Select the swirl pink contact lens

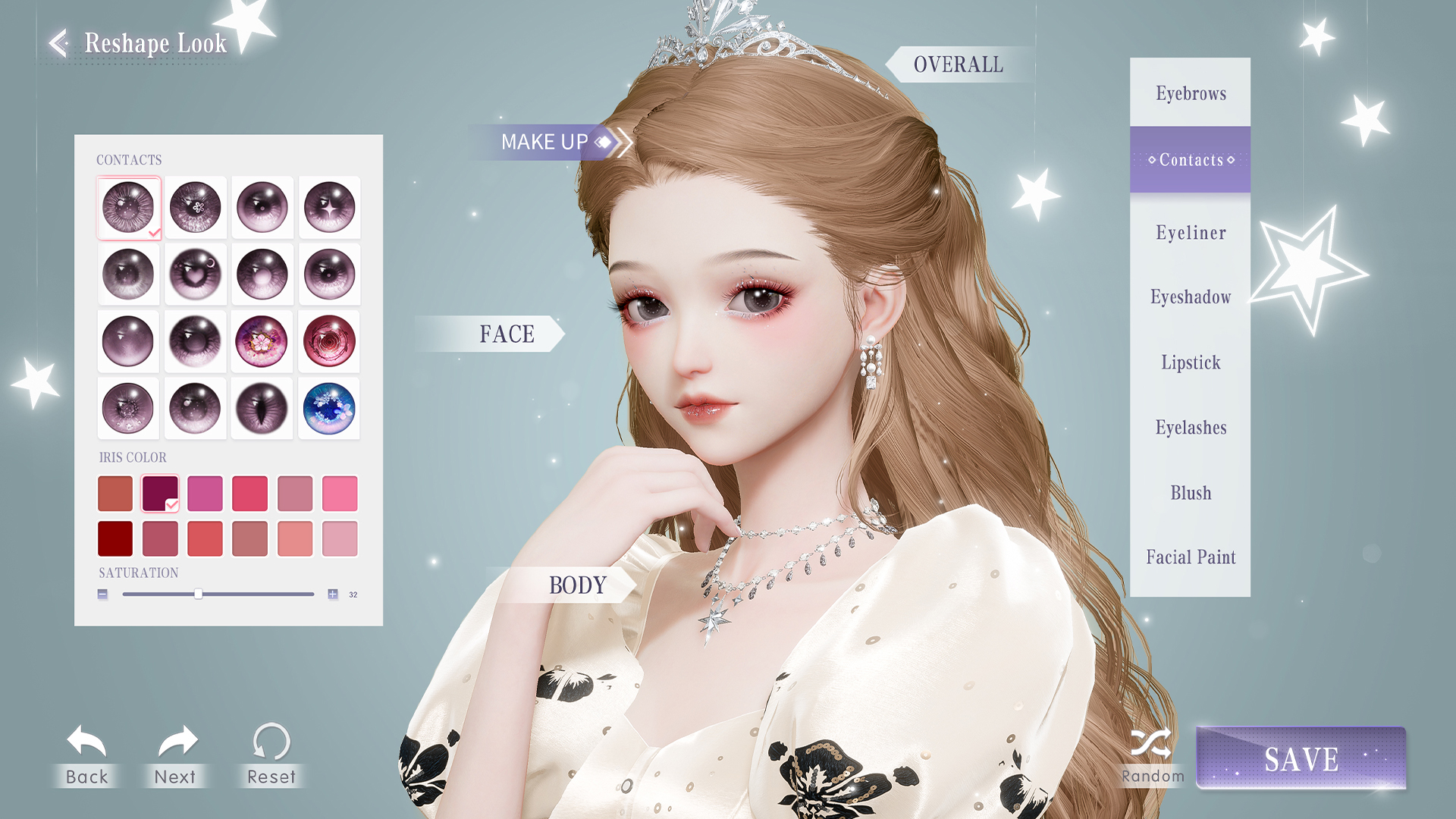tap(329, 340)
